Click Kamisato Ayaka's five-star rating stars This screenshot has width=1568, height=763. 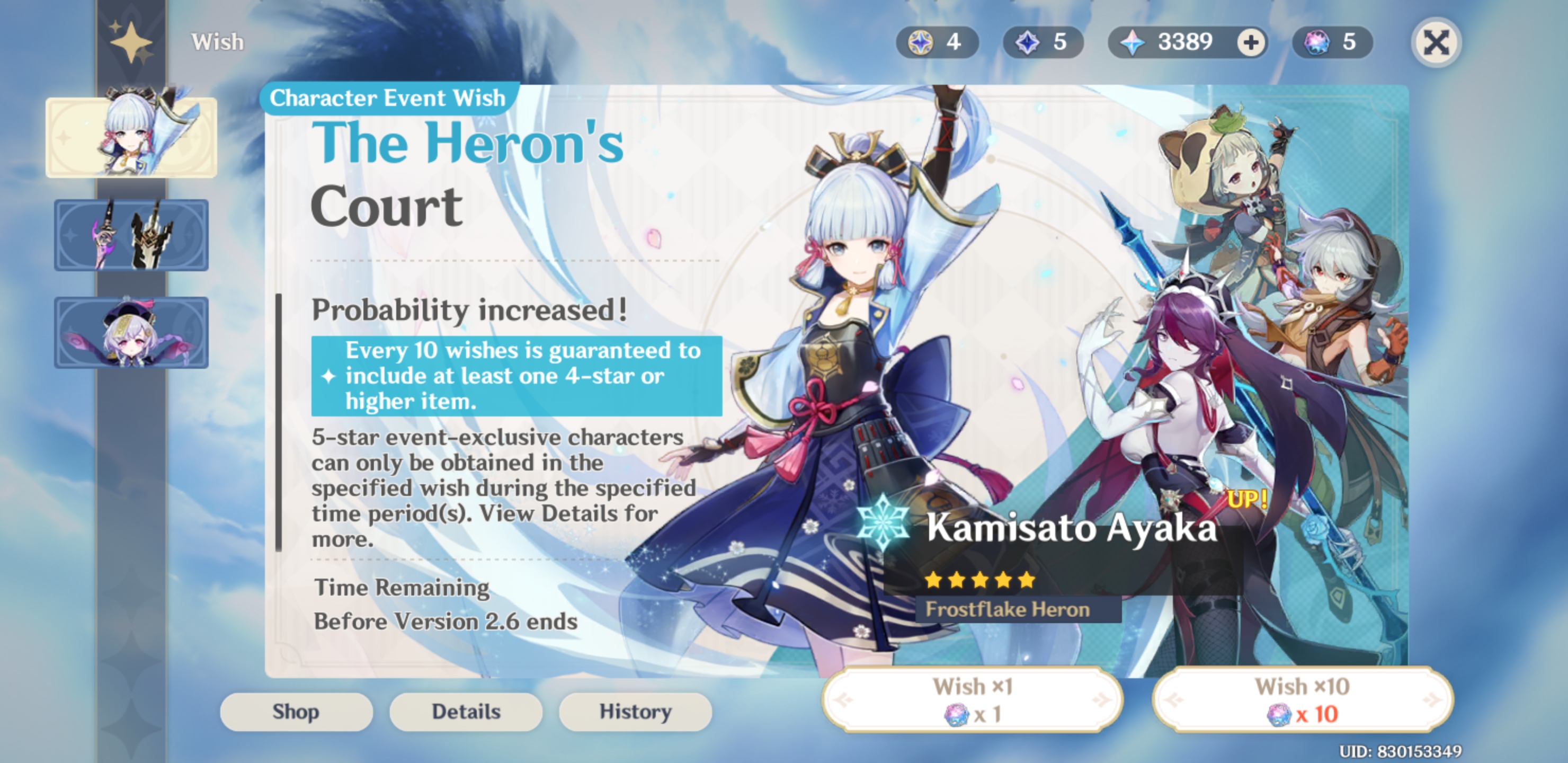[x=979, y=580]
